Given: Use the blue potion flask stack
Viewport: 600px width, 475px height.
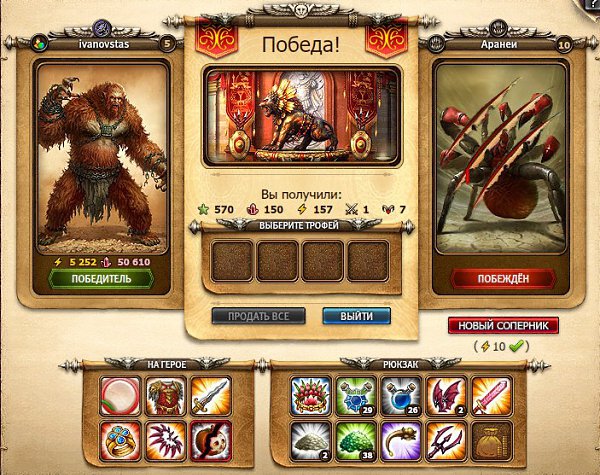Looking at the screenshot, I should point(402,395).
